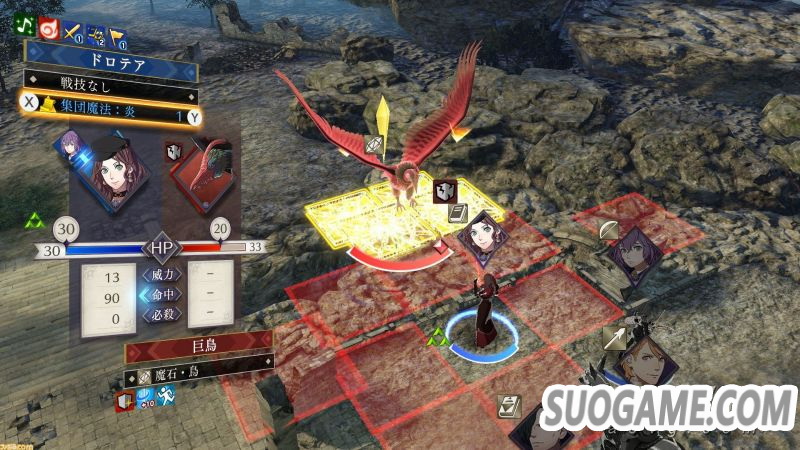The height and width of the screenshot is (450, 800).
Task: Select the Gambit Fire row
Action: (x=112, y=117)
